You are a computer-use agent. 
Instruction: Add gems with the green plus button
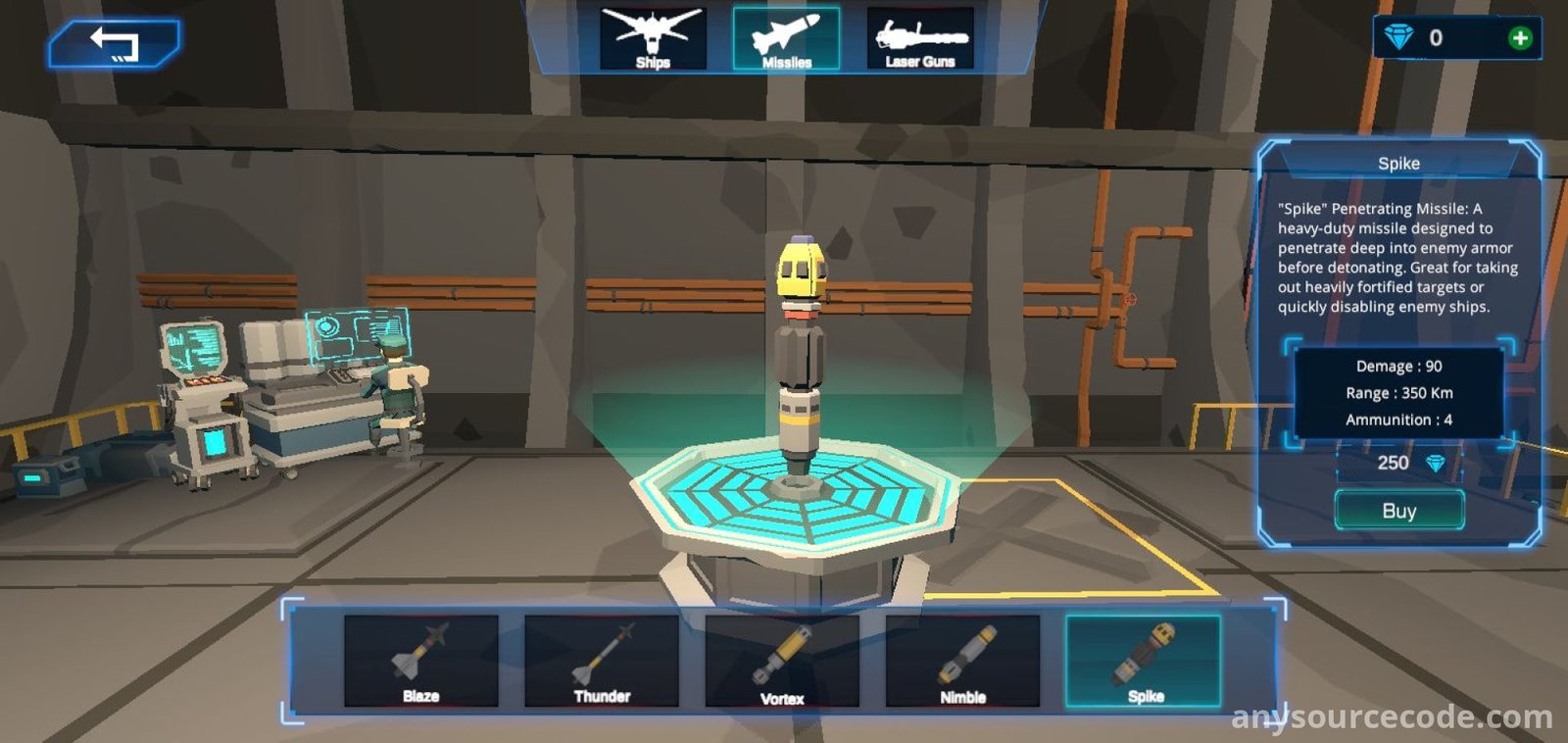tap(1520, 38)
